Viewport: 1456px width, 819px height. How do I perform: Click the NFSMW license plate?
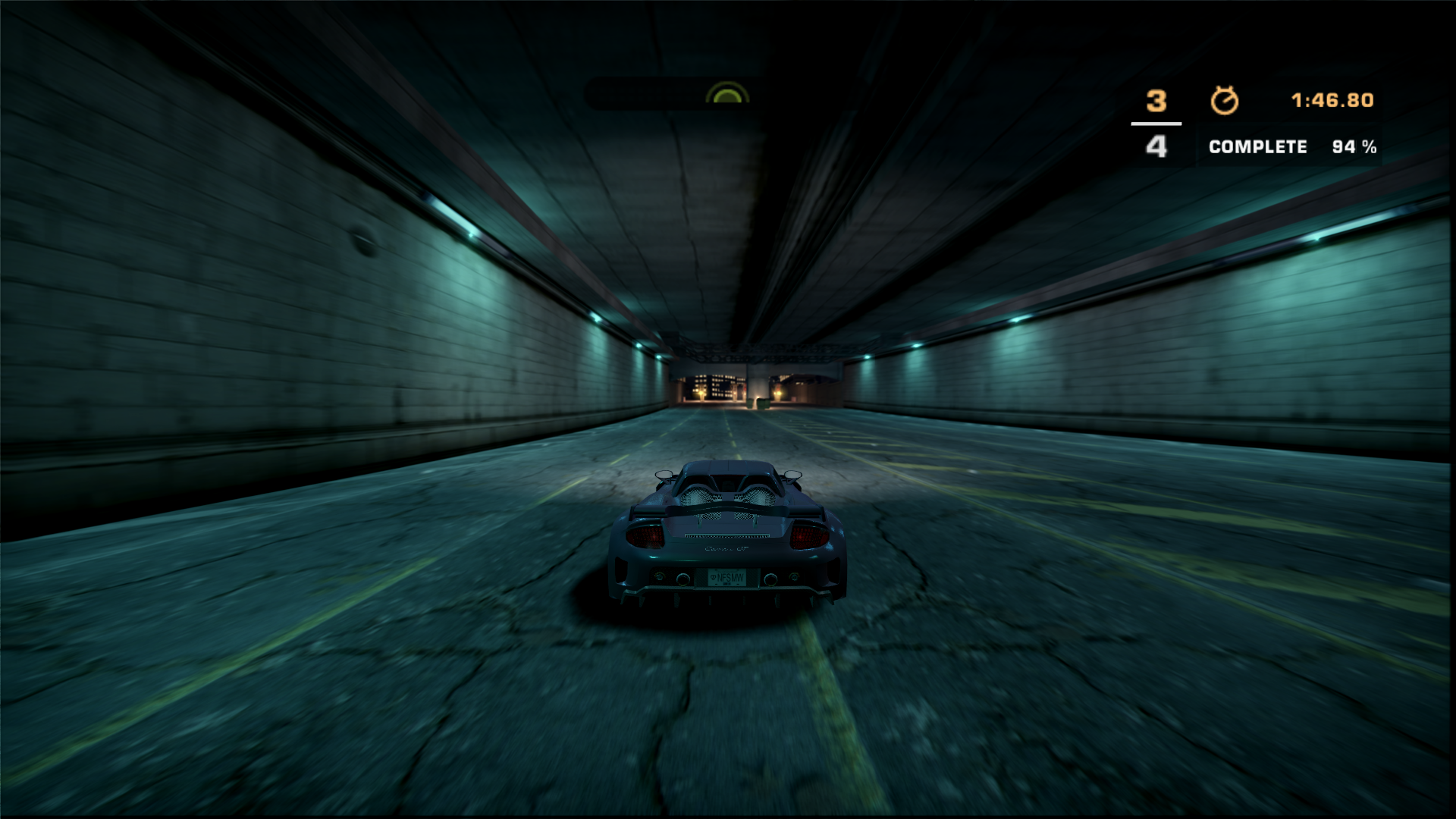point(729,578)
